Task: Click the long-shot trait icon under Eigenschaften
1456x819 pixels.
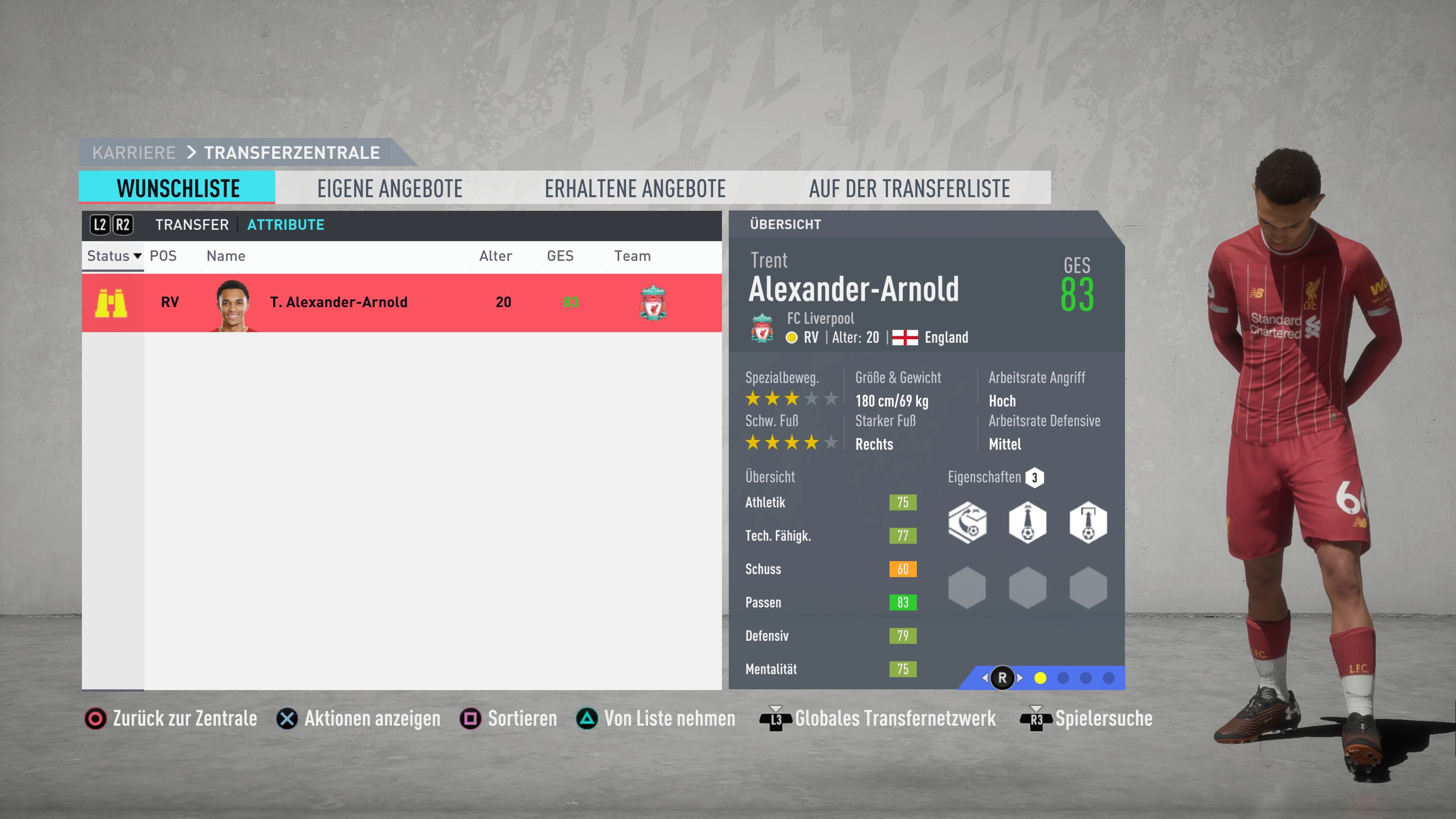Action: point(1028,523)
